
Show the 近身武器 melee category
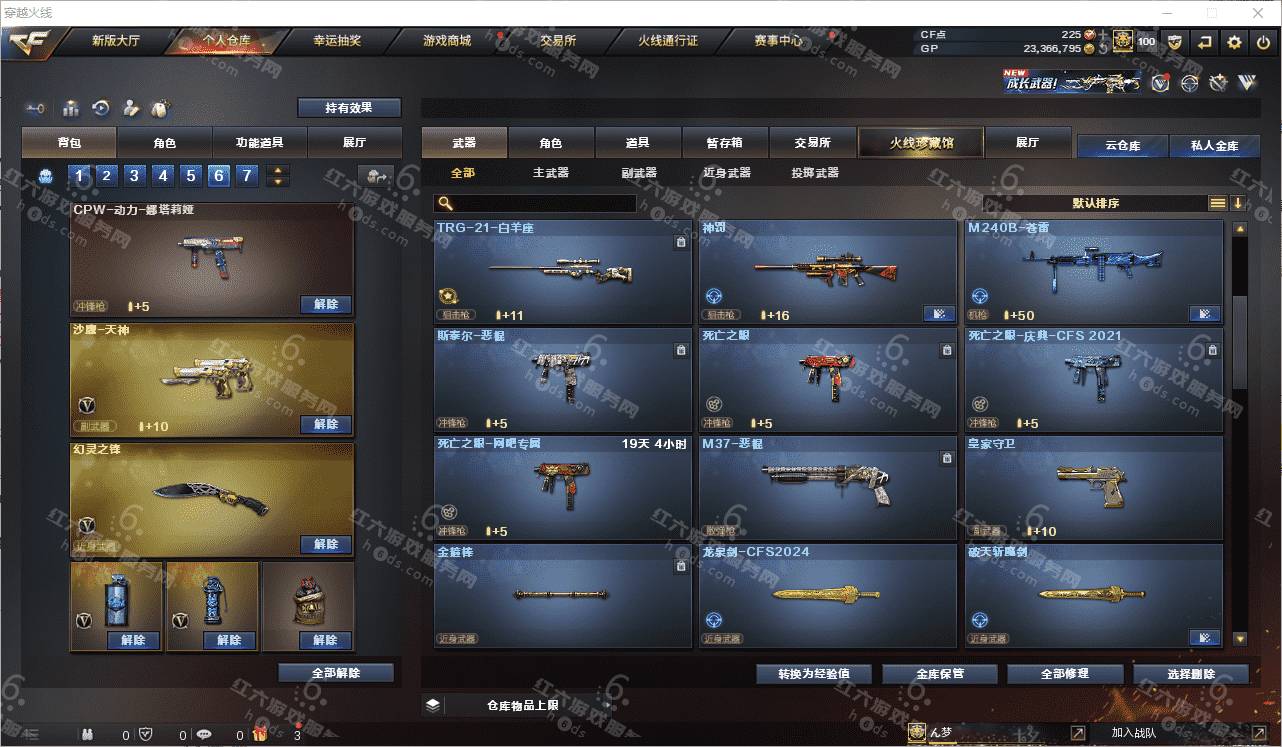tap(727, 173)
